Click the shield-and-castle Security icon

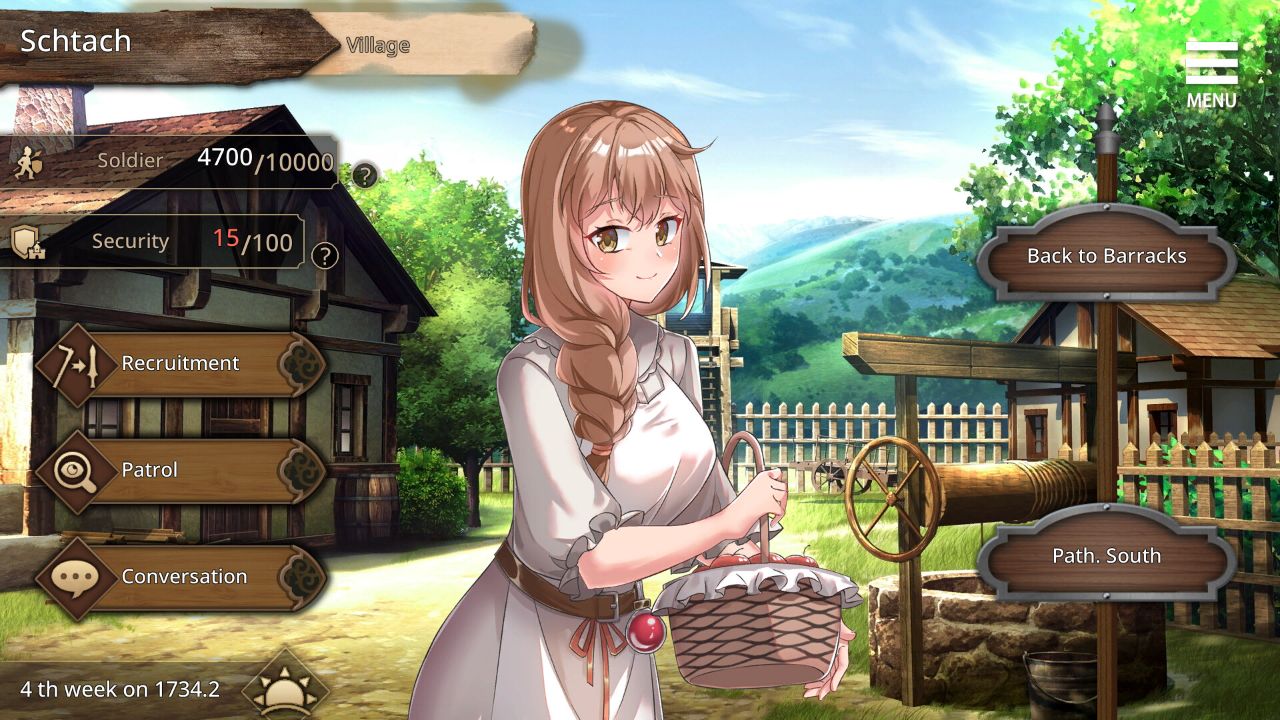(x=28, y=241)
